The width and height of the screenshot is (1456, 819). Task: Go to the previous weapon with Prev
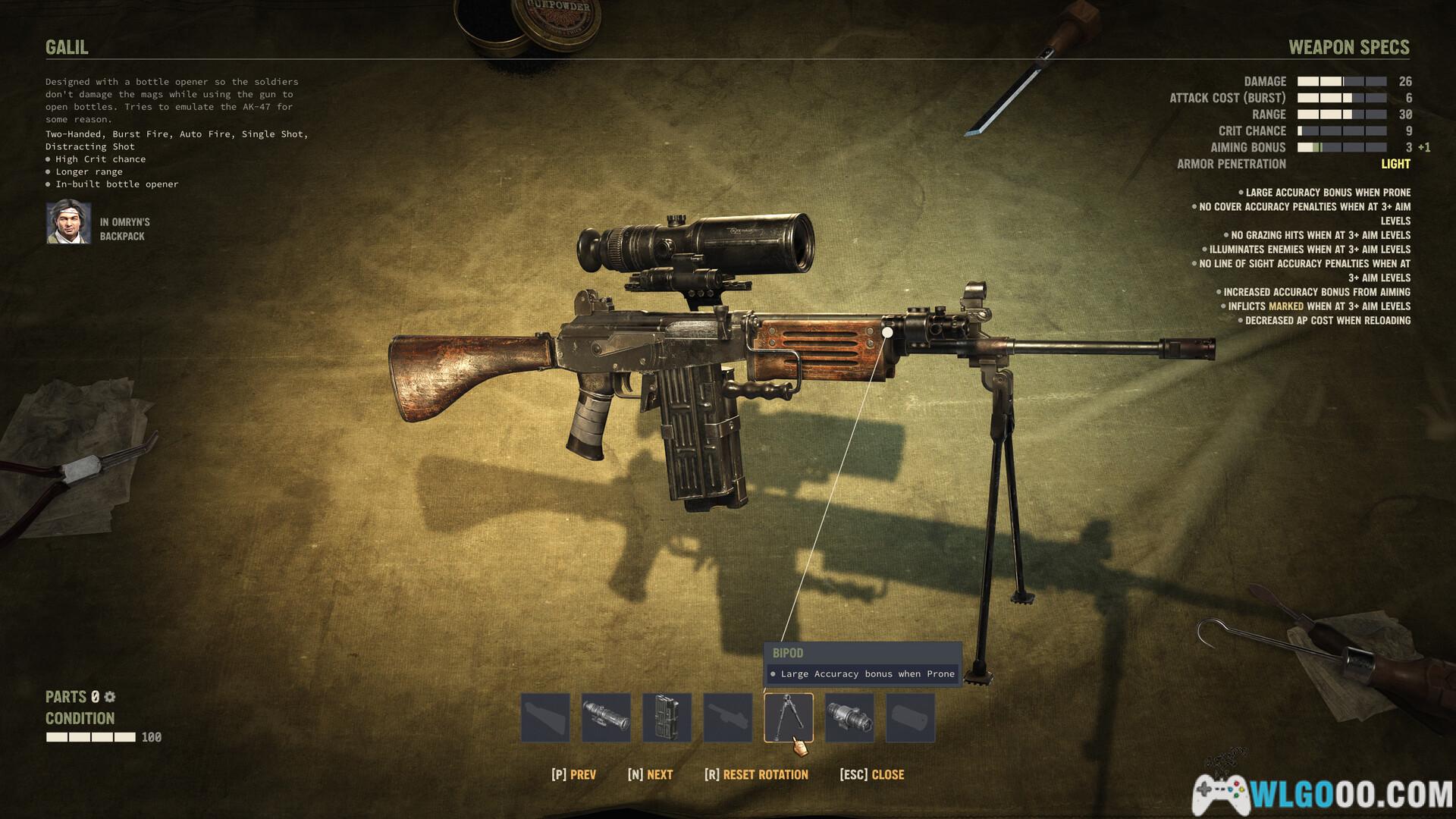click(x=574, y=774)
